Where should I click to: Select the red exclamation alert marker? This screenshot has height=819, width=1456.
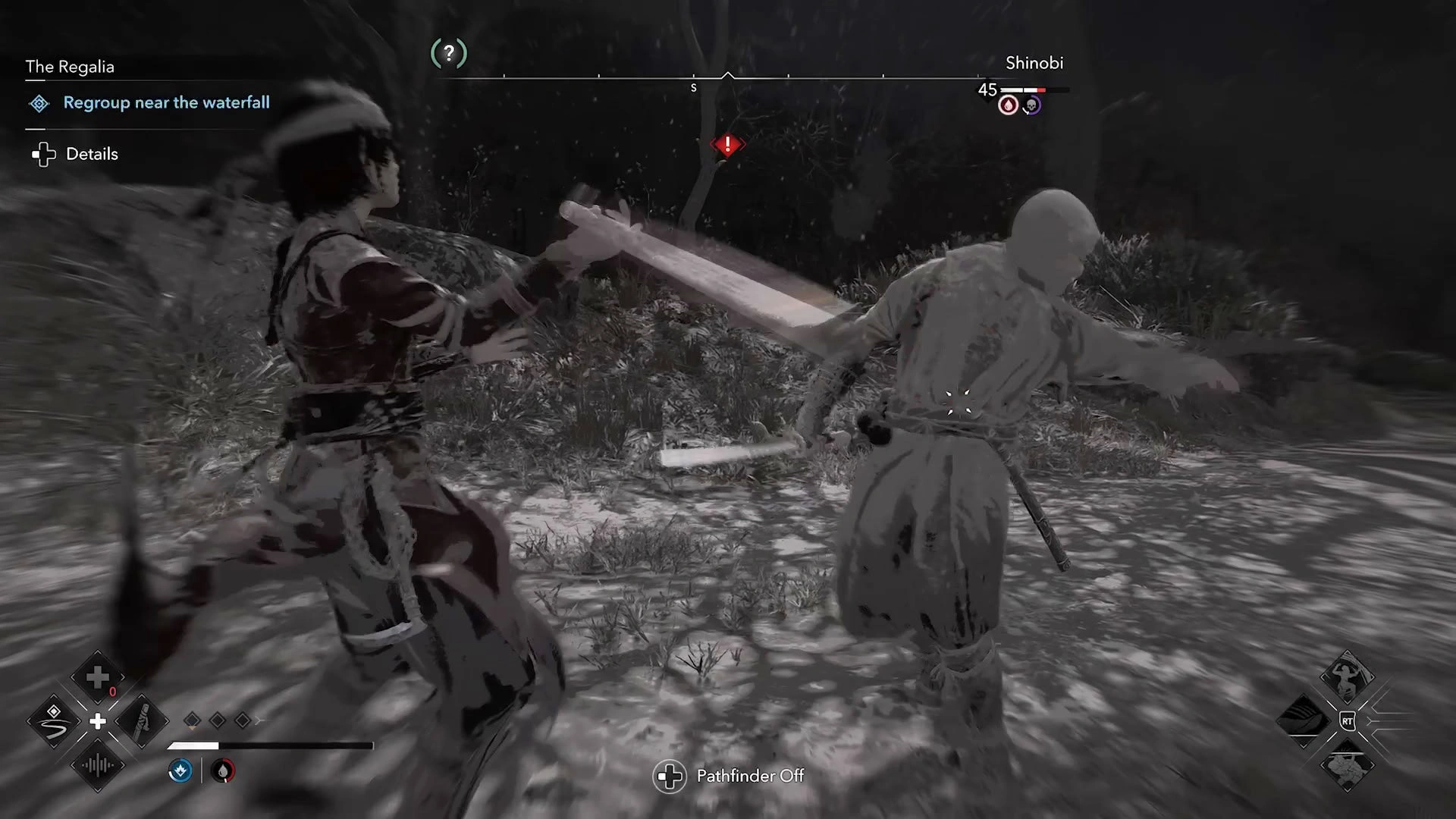pos(727,144)
